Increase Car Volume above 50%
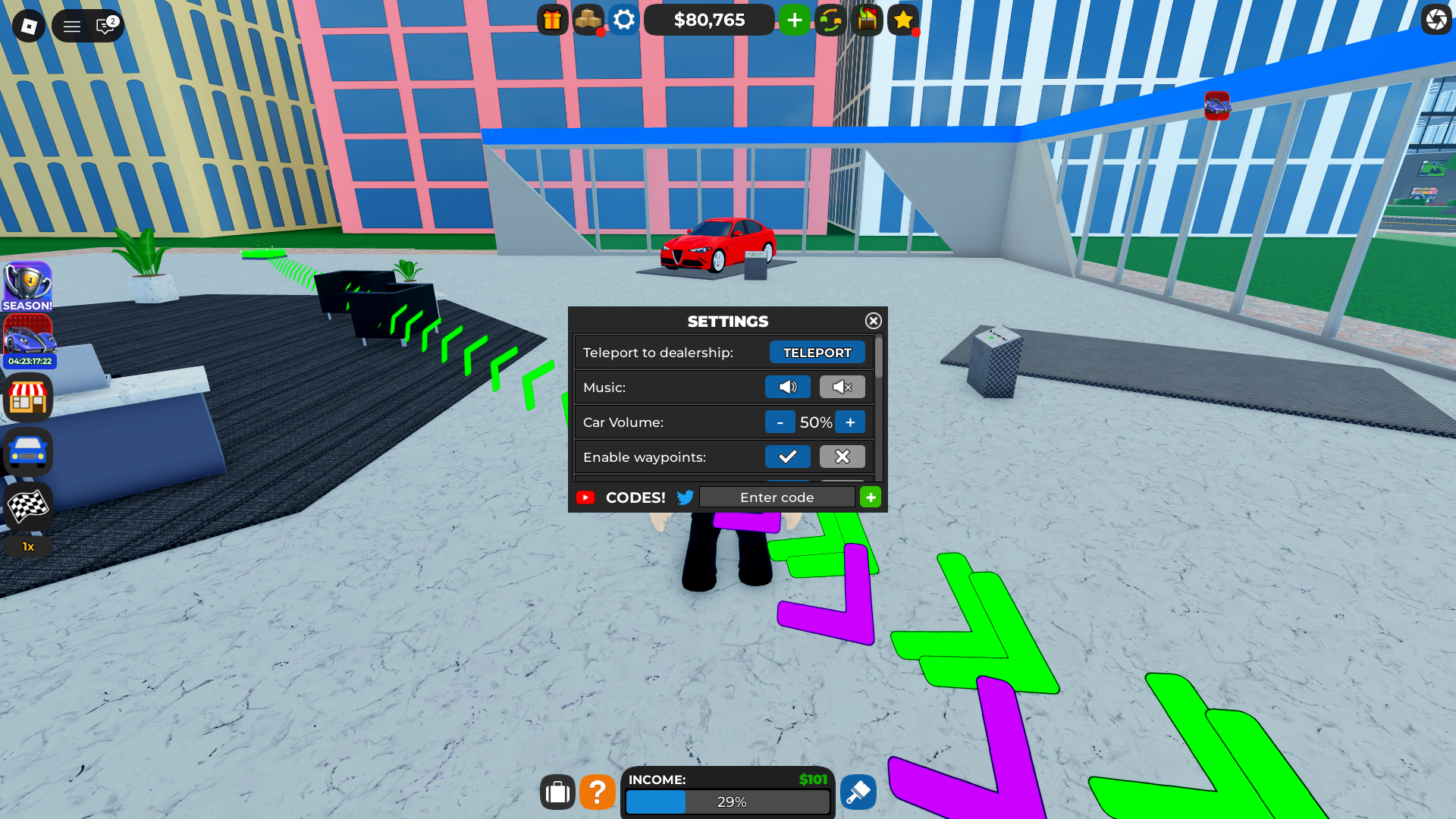 click(850, 422)
